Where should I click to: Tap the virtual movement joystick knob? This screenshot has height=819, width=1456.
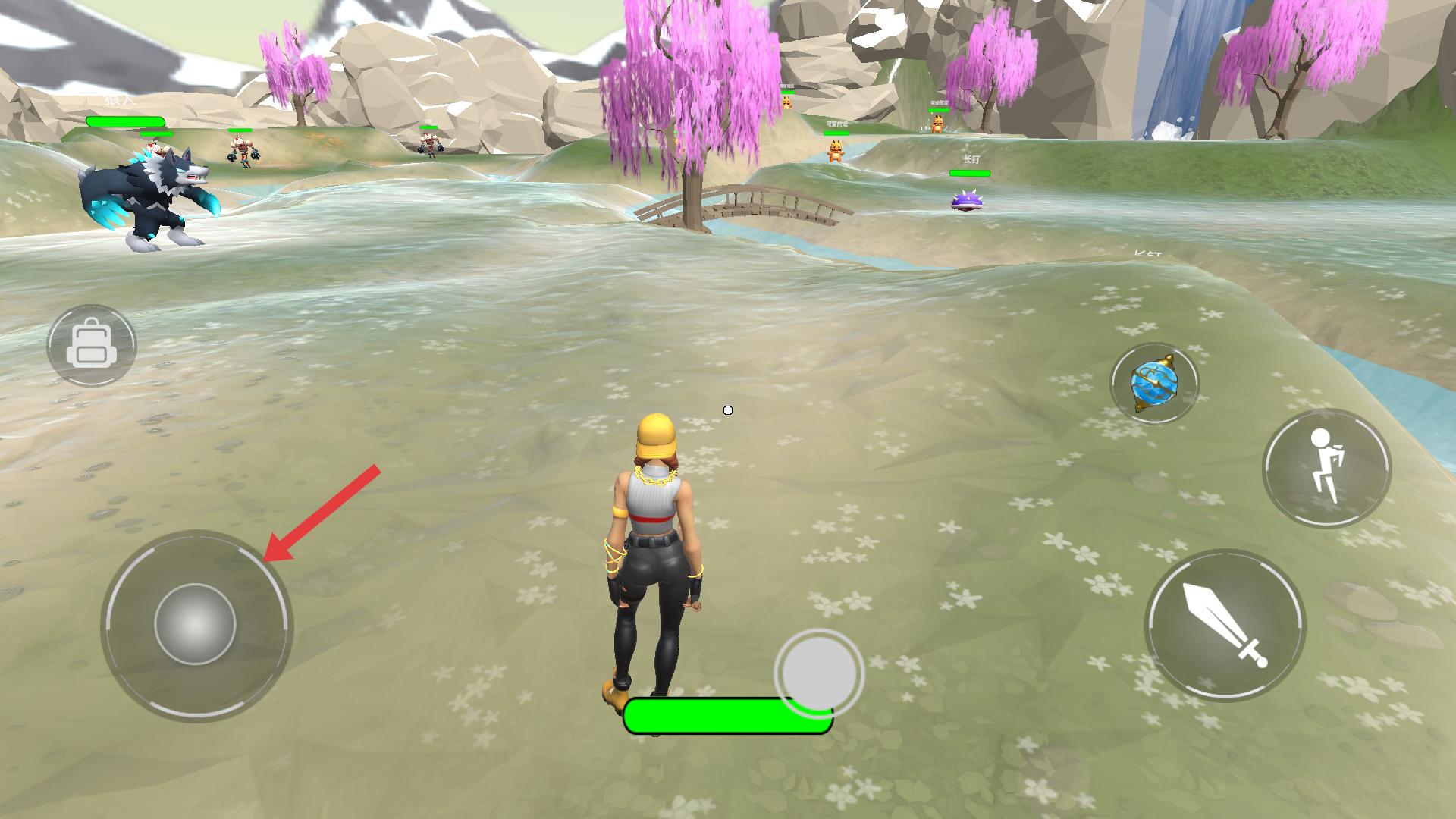[195, 625]
